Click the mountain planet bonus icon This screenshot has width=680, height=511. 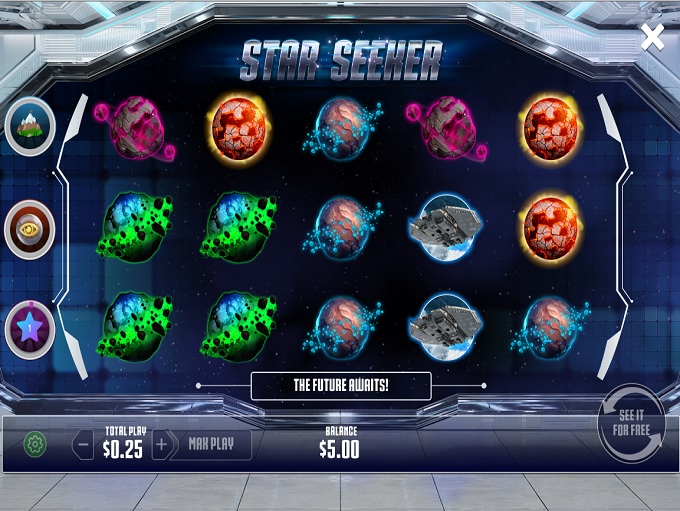[x=29, y=126]
